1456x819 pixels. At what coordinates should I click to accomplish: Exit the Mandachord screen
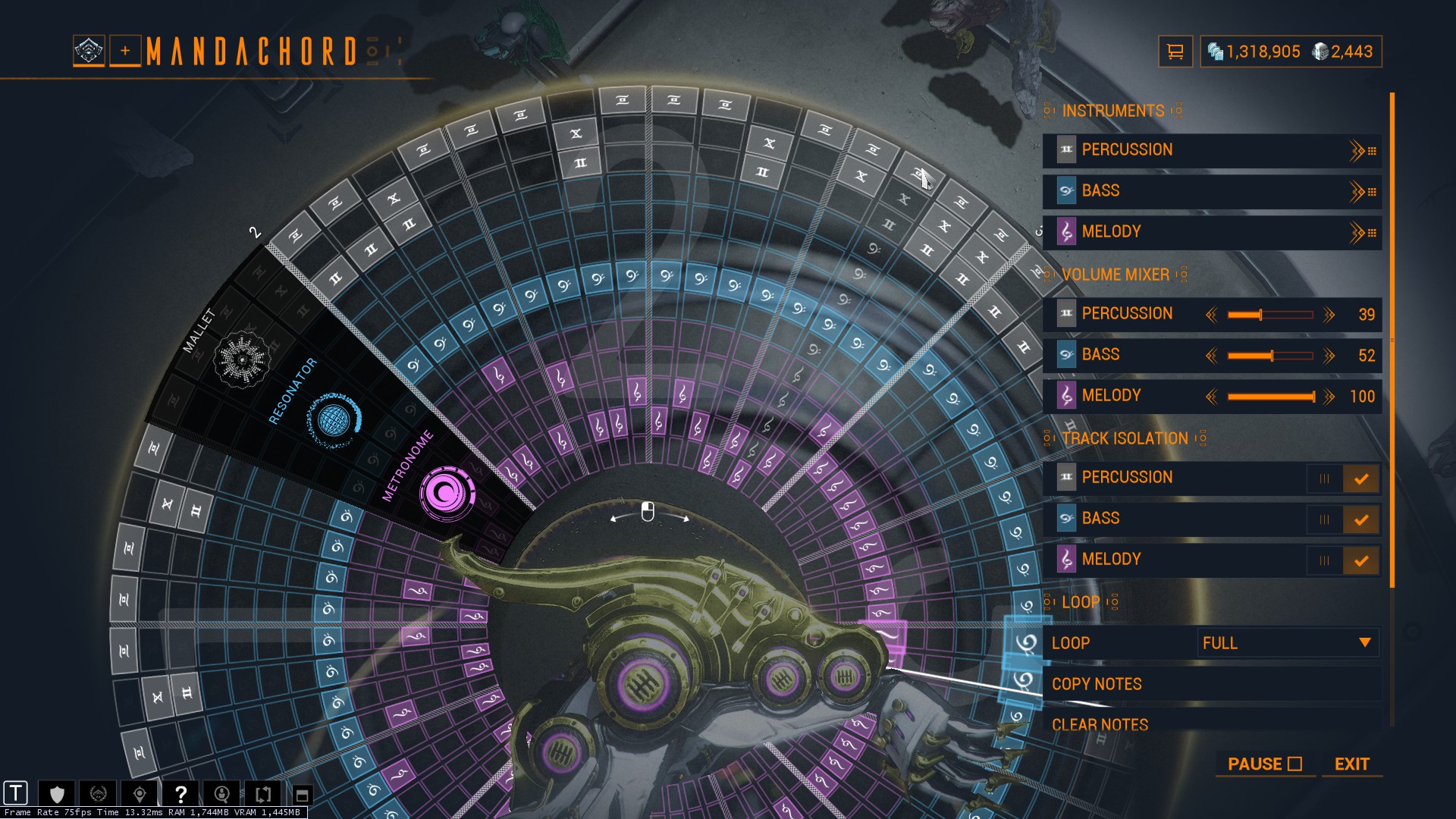[1351, 764]
